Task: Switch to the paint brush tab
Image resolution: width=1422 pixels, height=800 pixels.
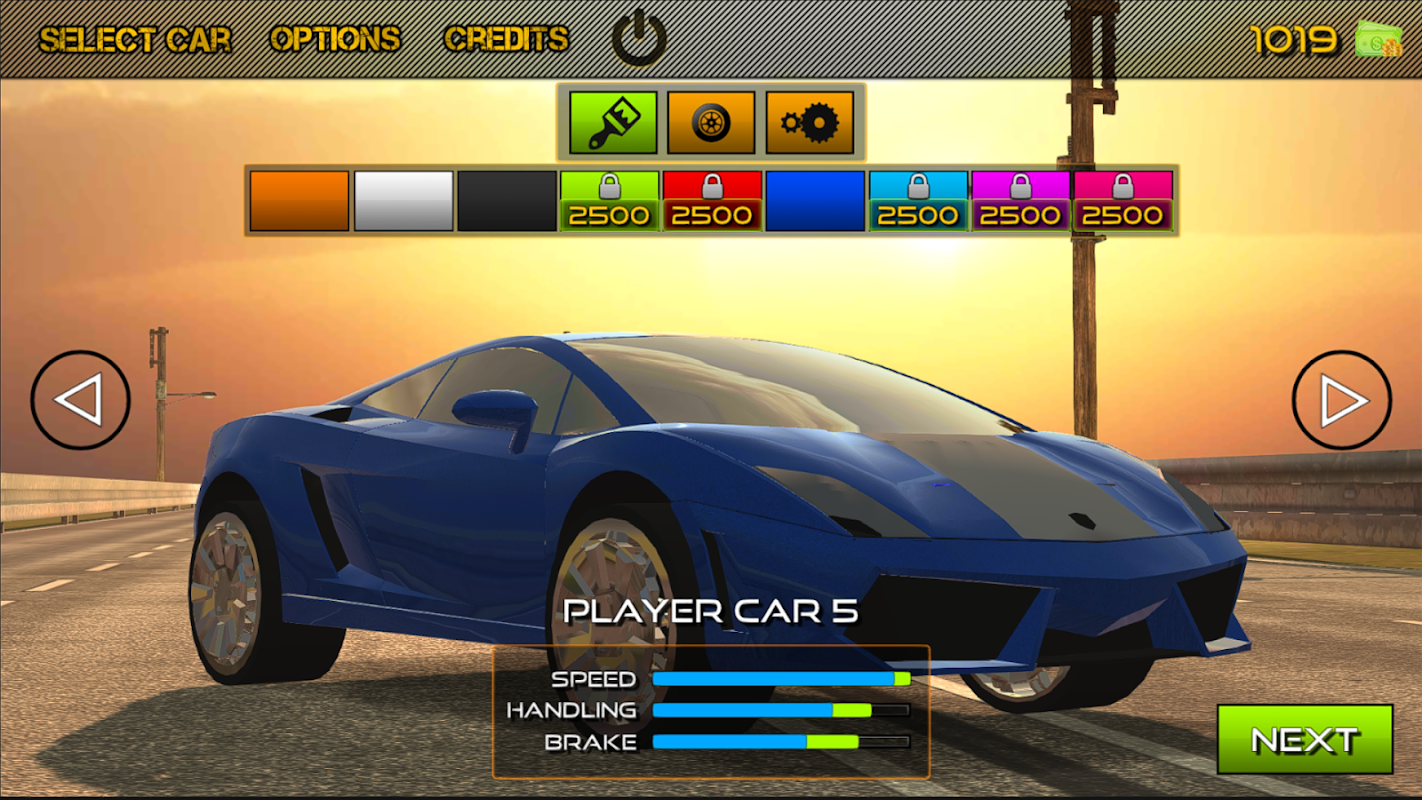Action: 613,123
